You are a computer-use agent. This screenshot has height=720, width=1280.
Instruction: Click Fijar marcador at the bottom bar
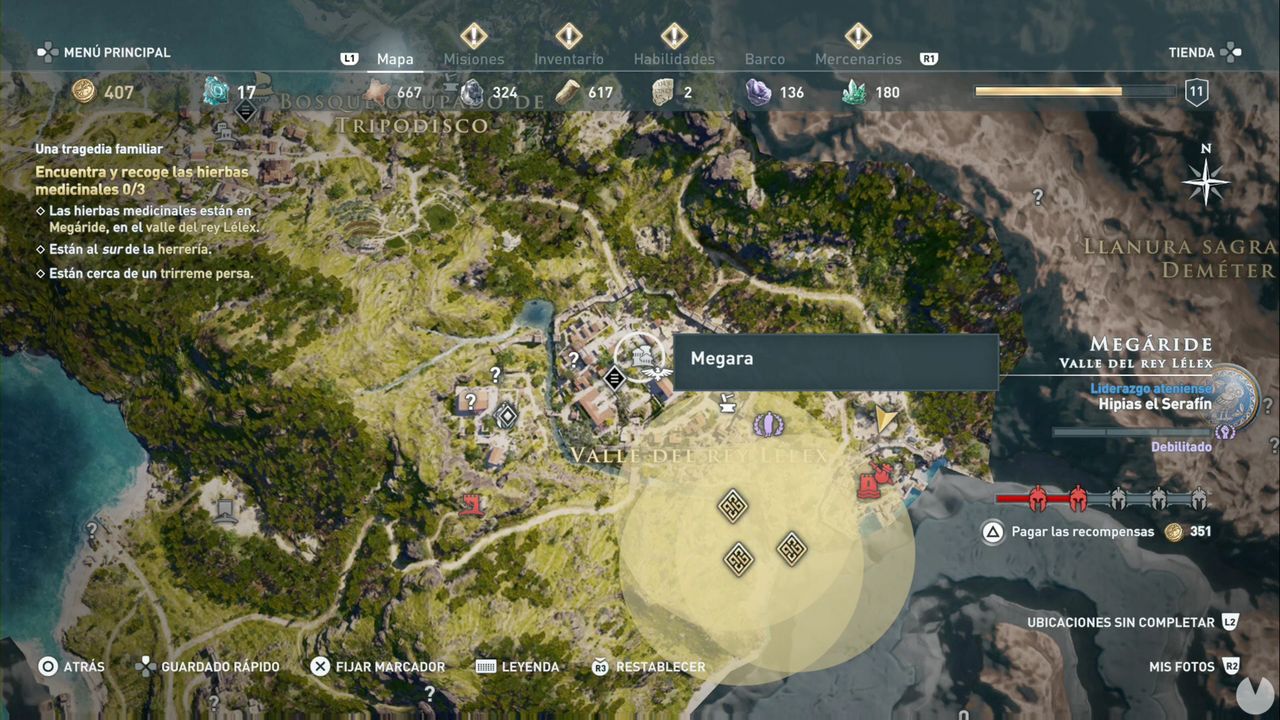(390, 666)
